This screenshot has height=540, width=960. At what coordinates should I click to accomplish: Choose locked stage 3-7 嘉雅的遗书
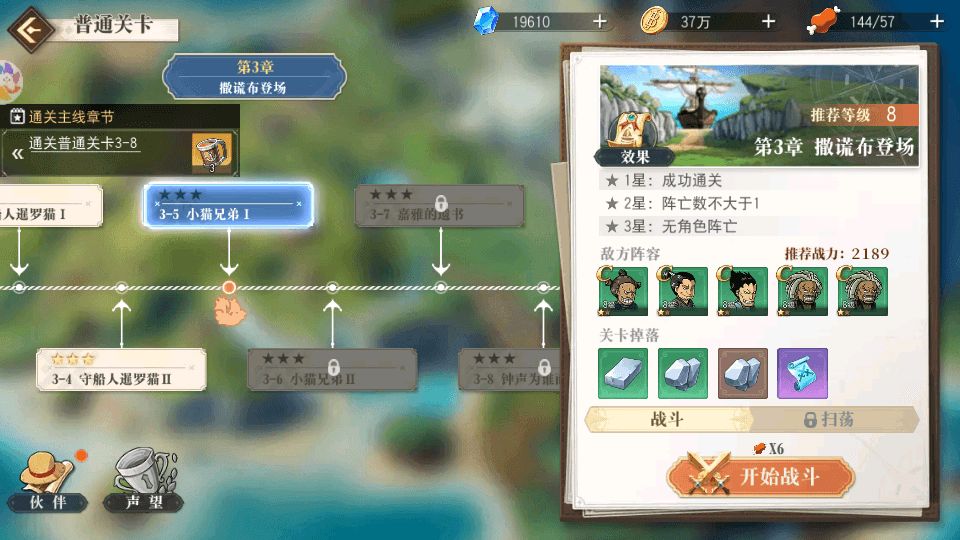440,205
